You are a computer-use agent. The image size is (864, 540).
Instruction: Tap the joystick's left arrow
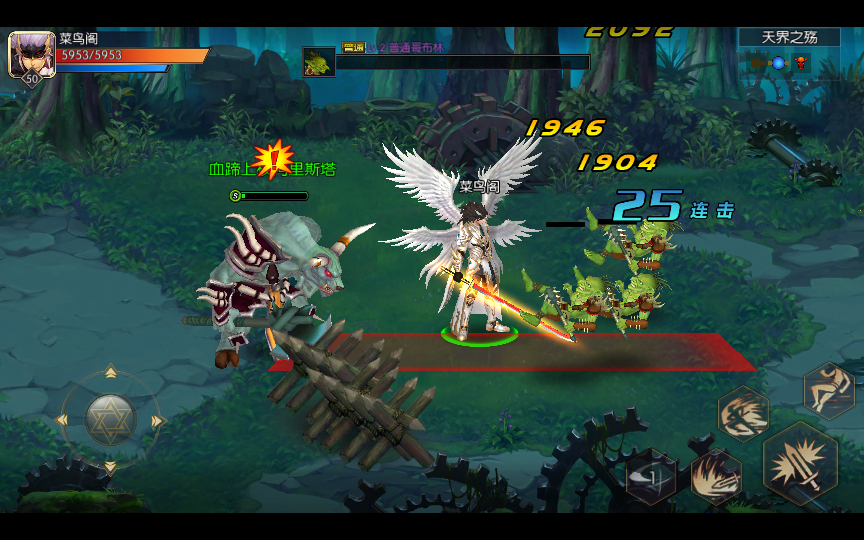pyautogui.click(x=63, y=420)
